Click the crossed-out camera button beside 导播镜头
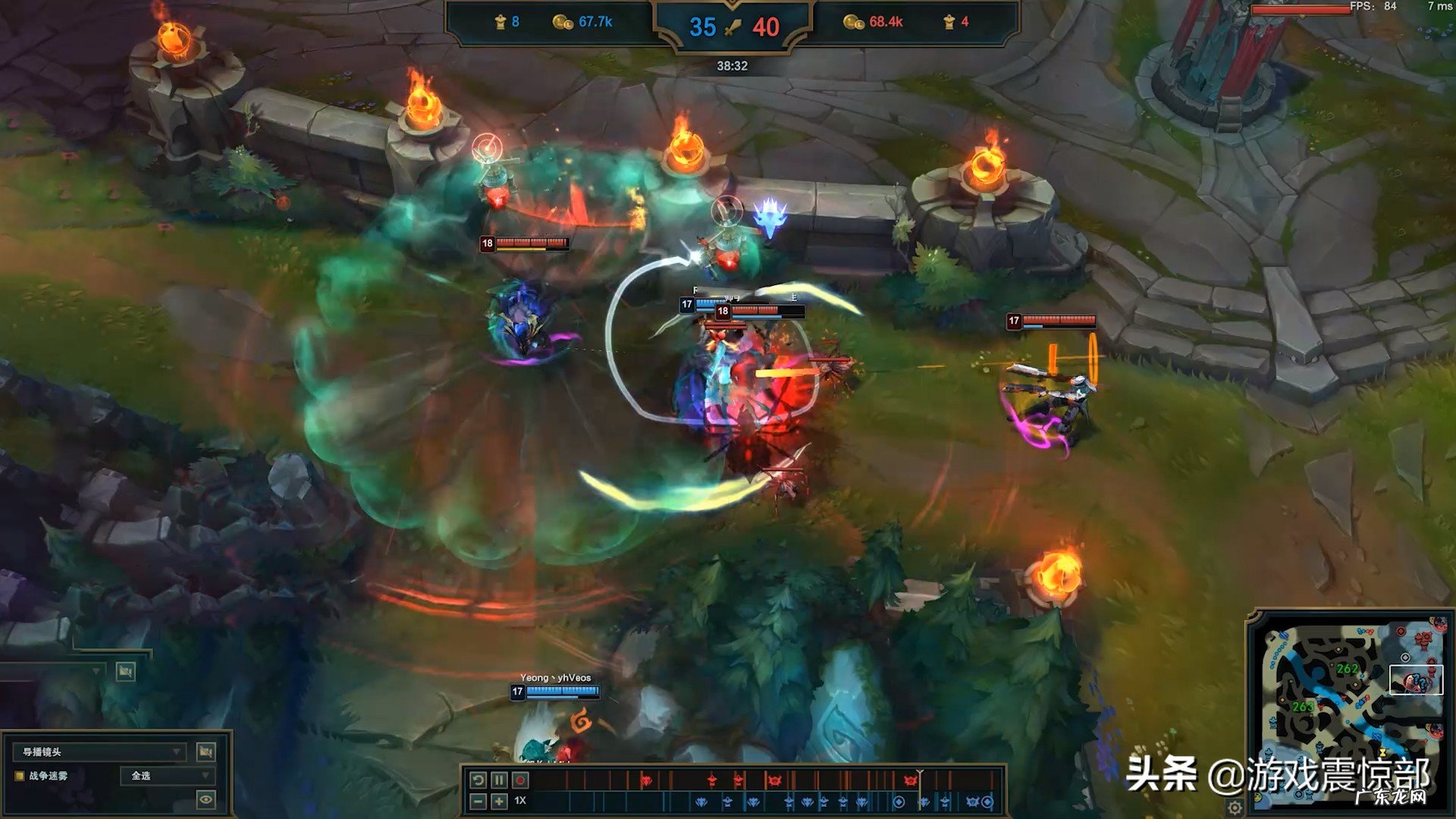This screenshot has width=1456, height=819. [206, 752]
